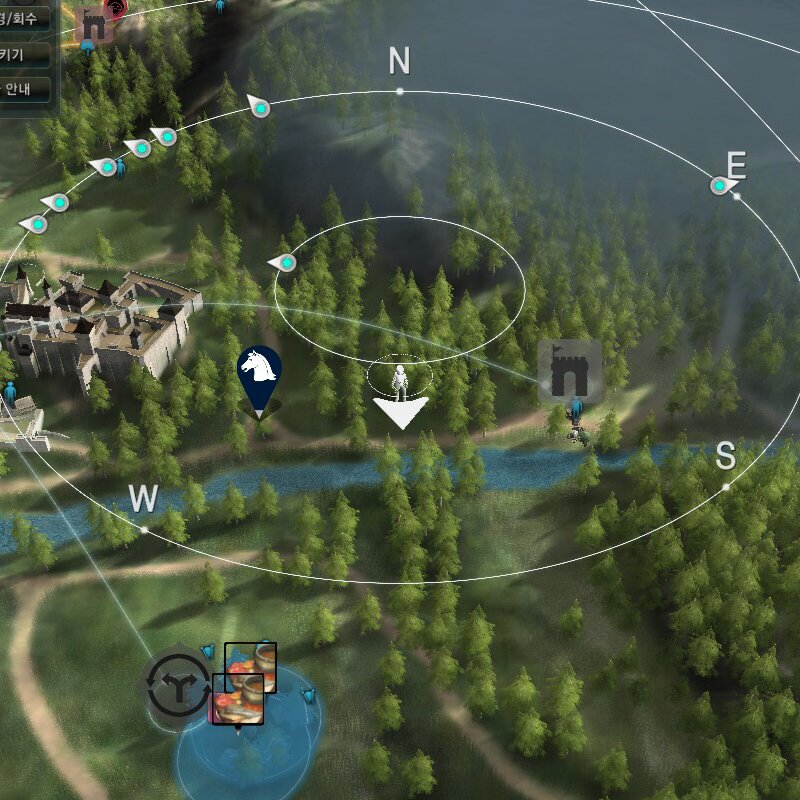The height and width of the screenshot is (800, 800).
Task: Click the button ending in 회수
Action: (24, 19)
